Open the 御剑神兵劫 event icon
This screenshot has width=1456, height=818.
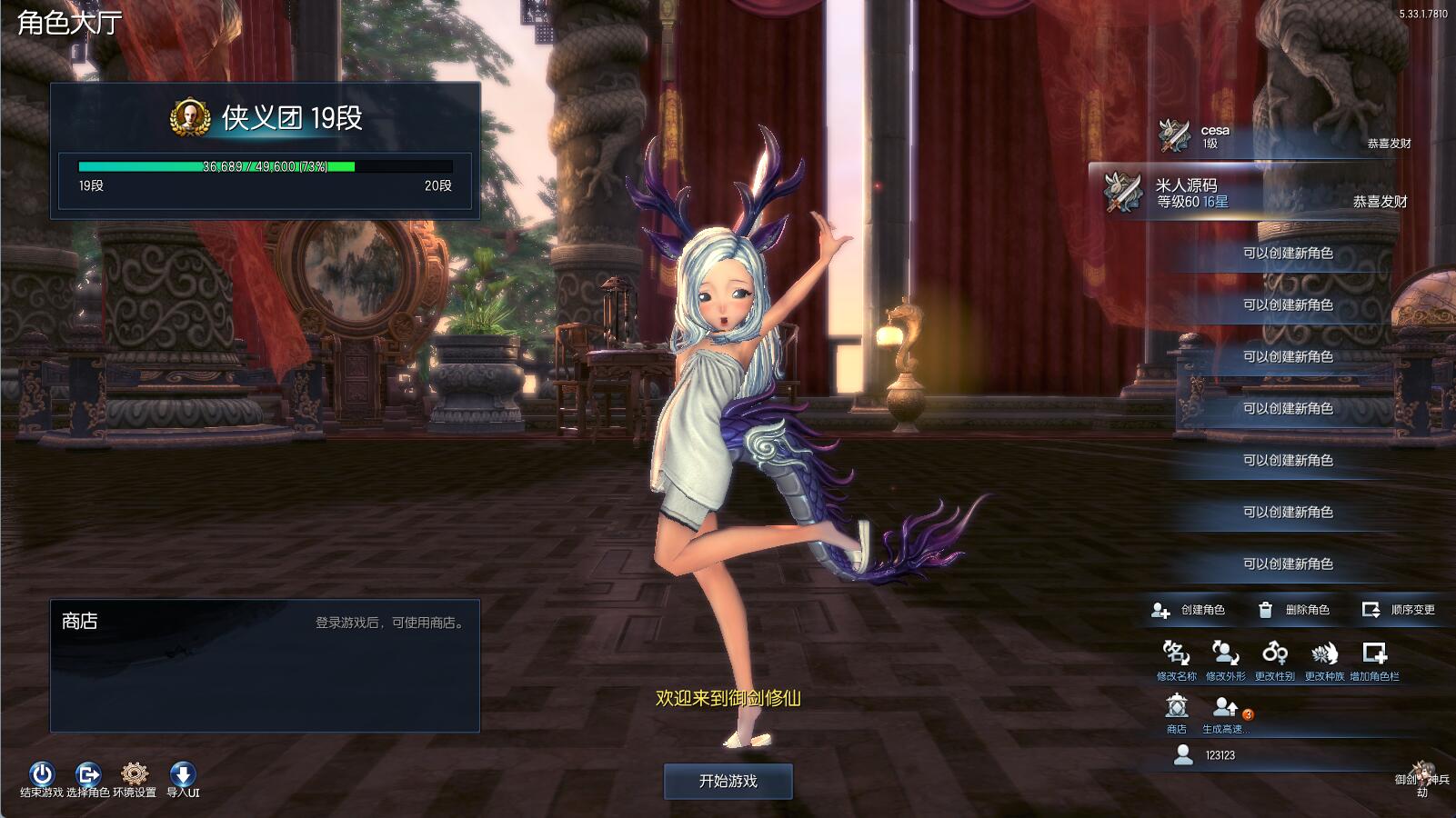click(1422, 775)
